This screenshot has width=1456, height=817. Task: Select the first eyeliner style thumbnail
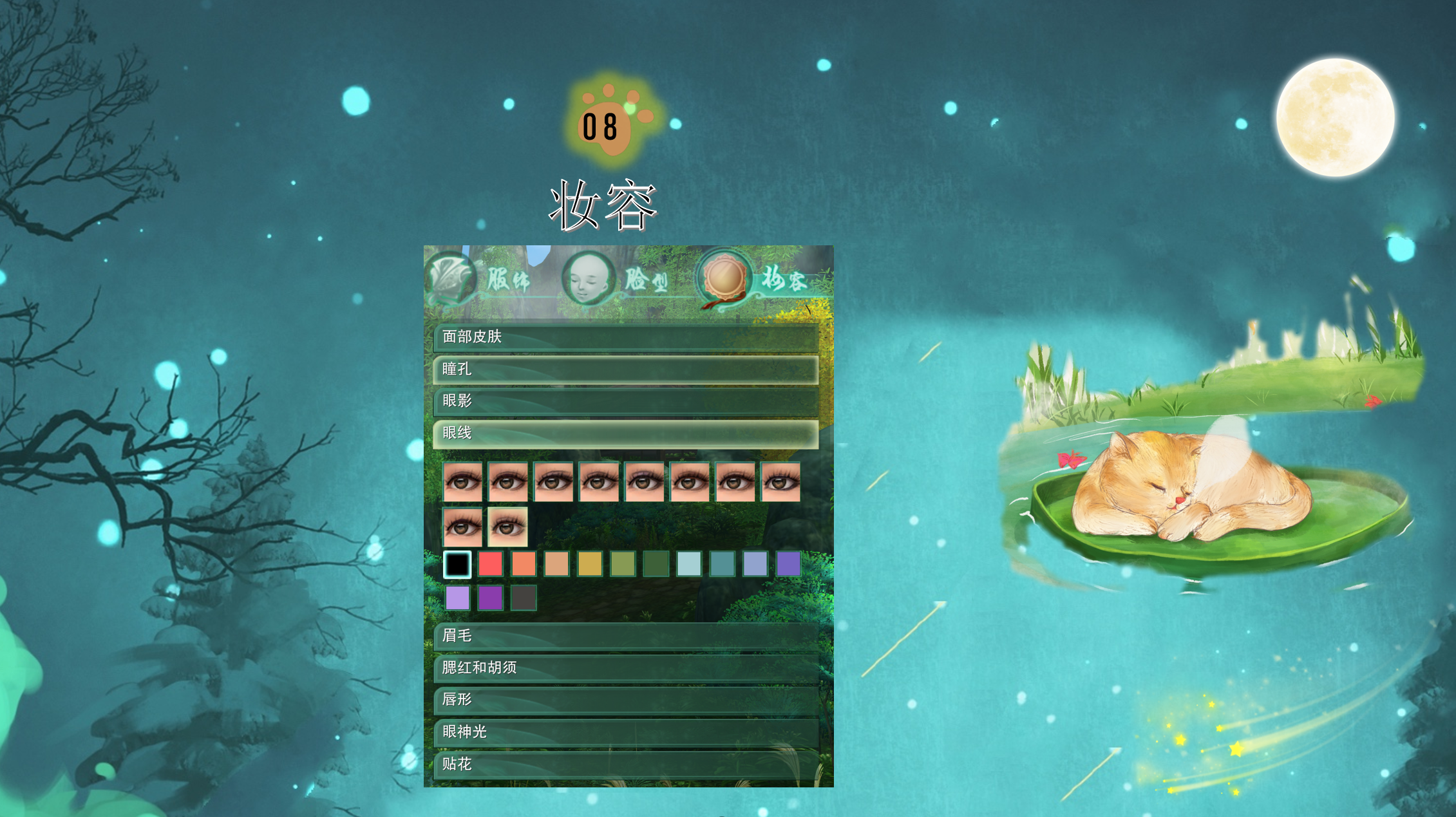point(462,482)
